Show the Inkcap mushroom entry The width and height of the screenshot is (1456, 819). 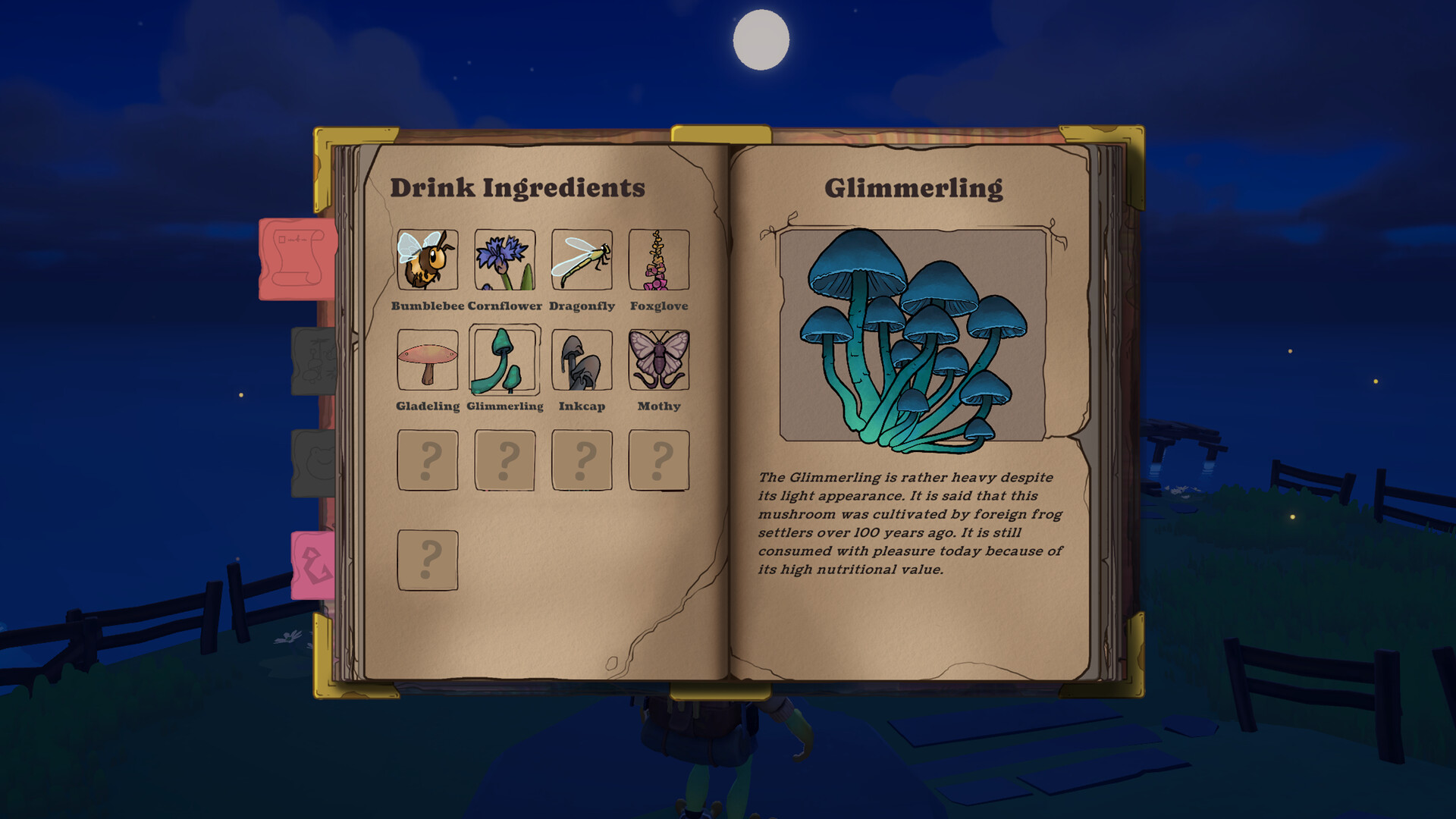pos(582,360)
